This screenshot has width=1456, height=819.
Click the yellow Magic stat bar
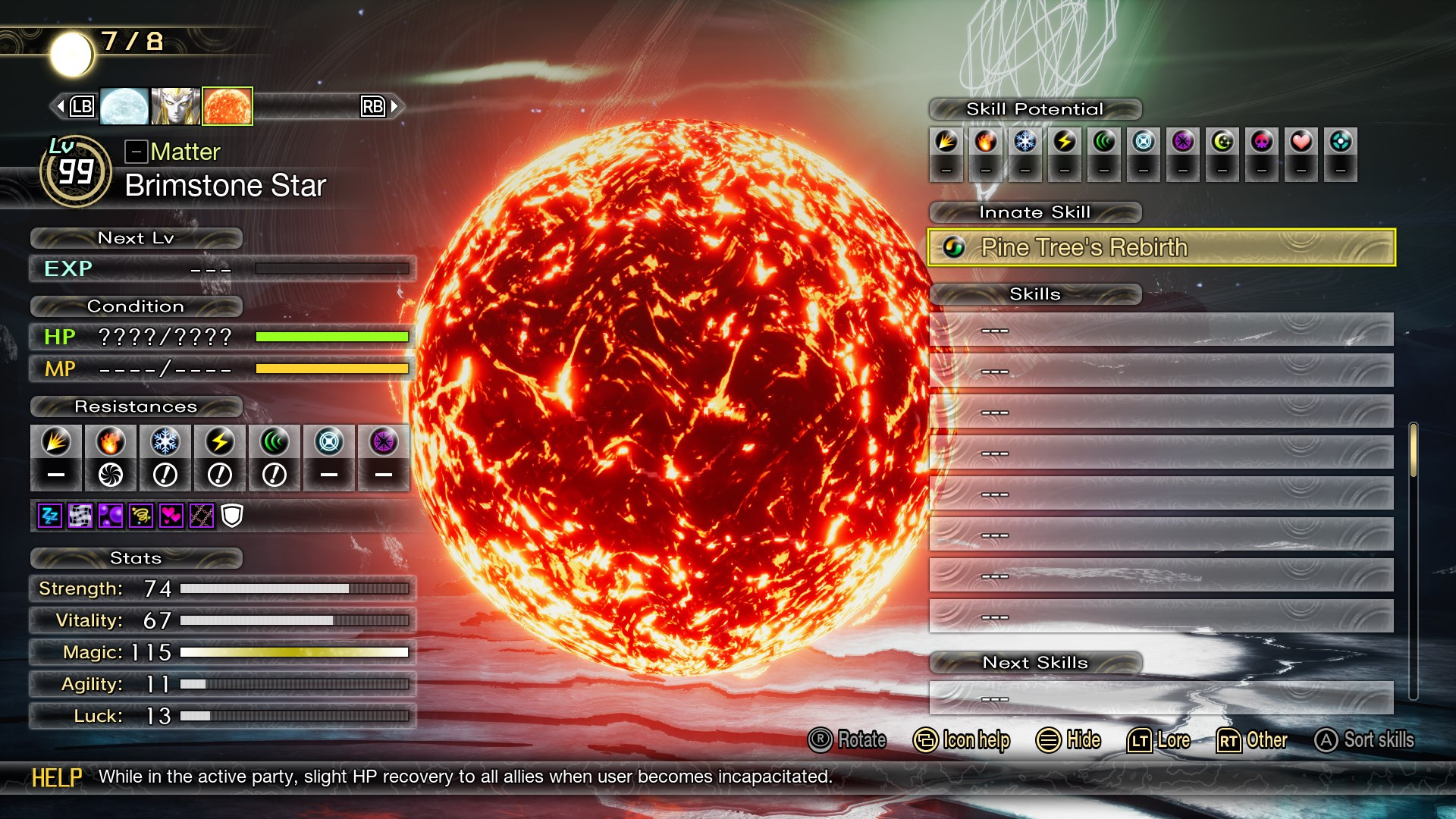(296, 653)
